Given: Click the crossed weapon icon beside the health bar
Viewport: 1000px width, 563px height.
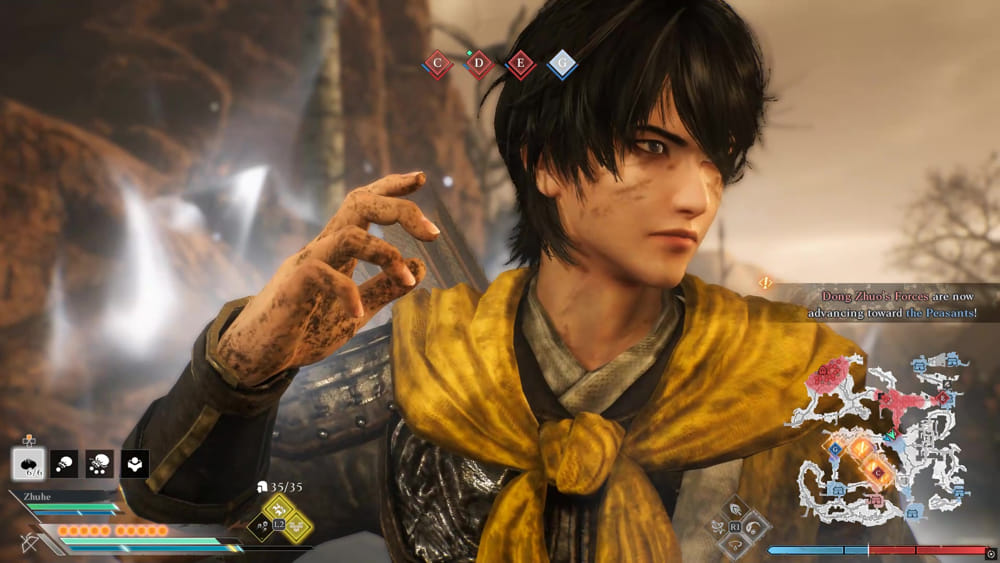Looking at the screenshot, I should (x=30, y=543).
